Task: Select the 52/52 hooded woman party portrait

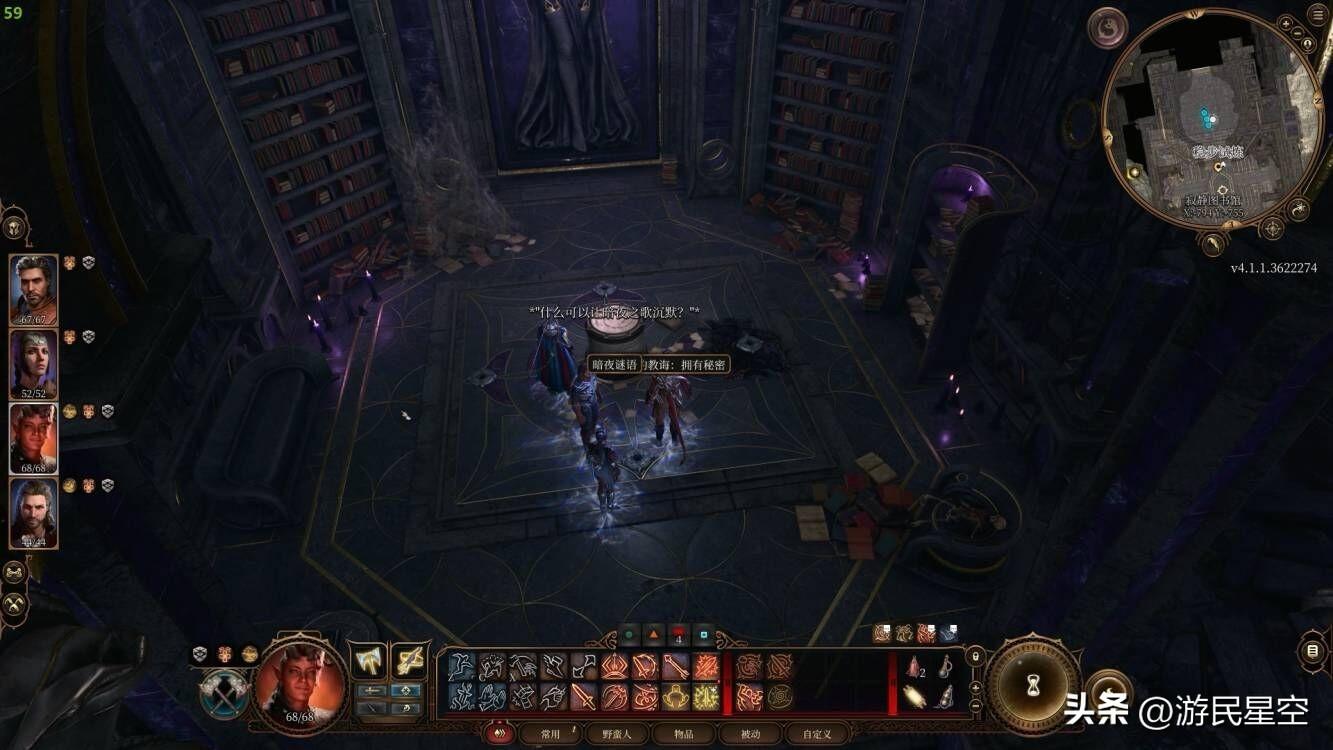Action: (x=34, y=363)
